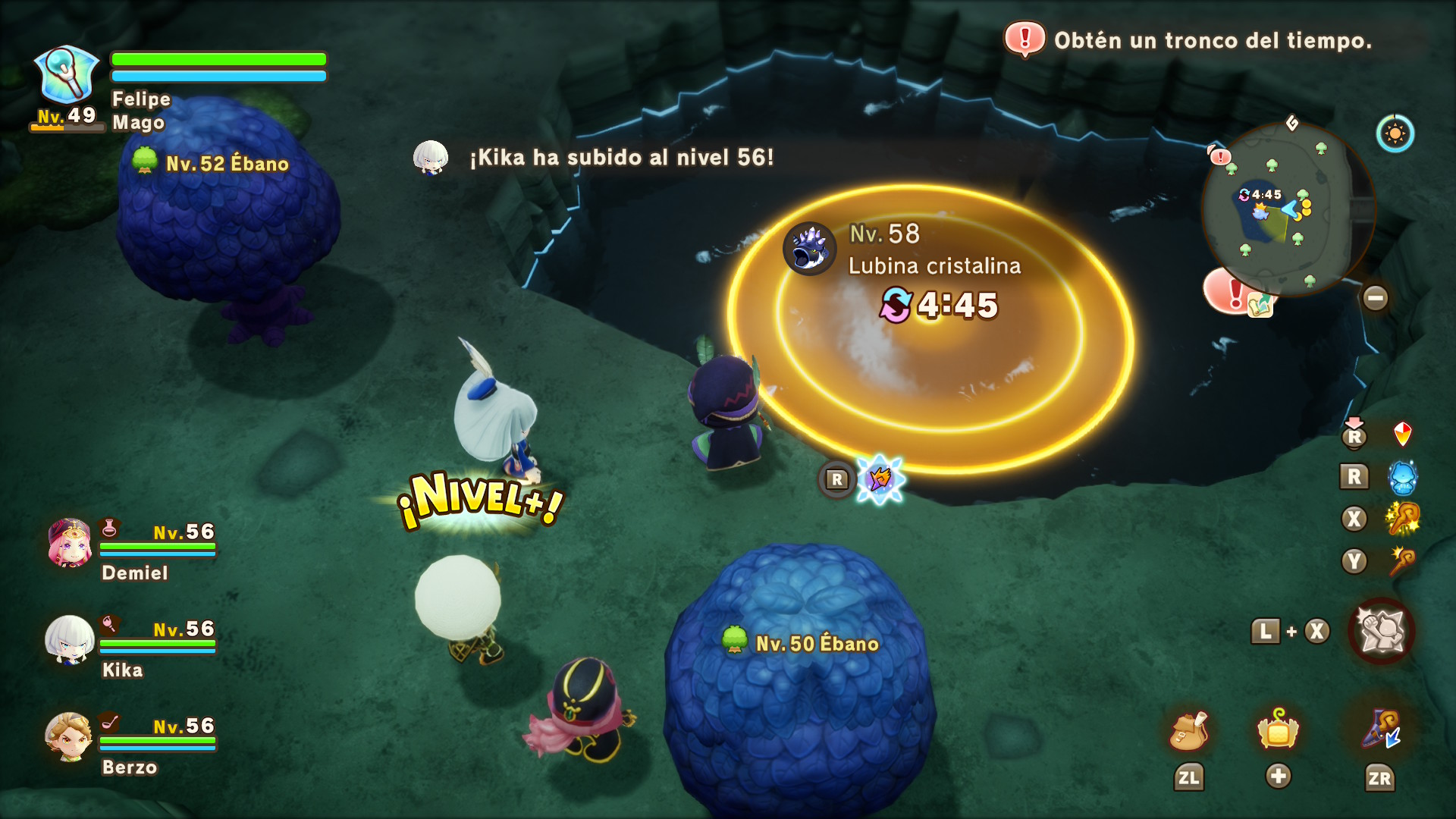Select party member Berzo's portrait
Screen dimensions: 1456x819
pyautogui.click(x=70, y=736)
